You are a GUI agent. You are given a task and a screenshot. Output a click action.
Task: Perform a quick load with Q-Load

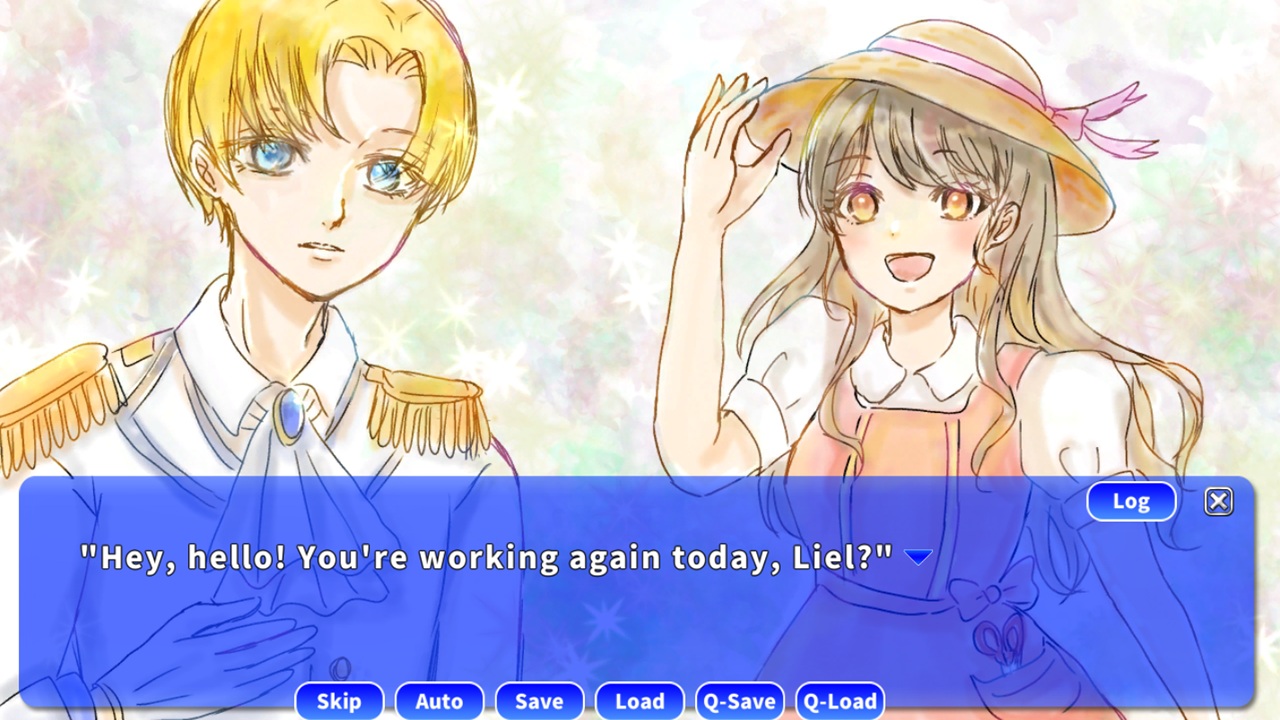839,701
